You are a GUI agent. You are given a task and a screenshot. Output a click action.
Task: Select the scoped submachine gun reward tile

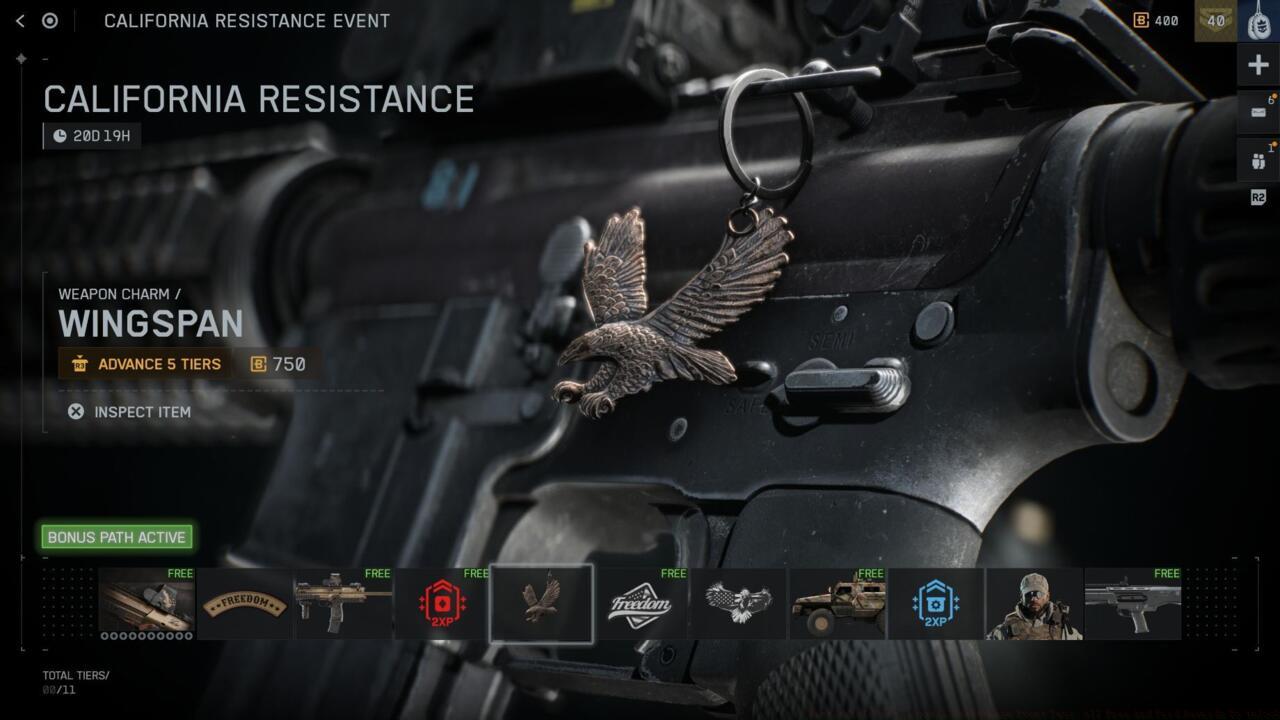343,604
